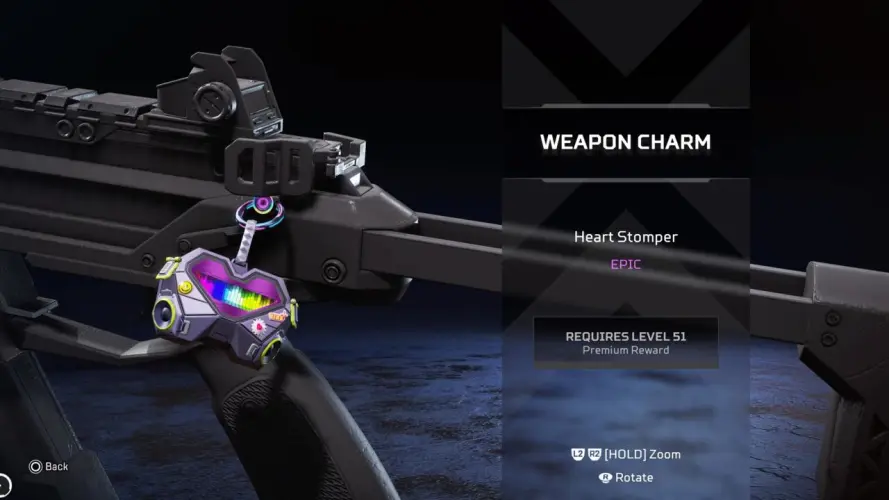Click the Requires Level 51 reward box
The image size is (889, 500).
625,342
